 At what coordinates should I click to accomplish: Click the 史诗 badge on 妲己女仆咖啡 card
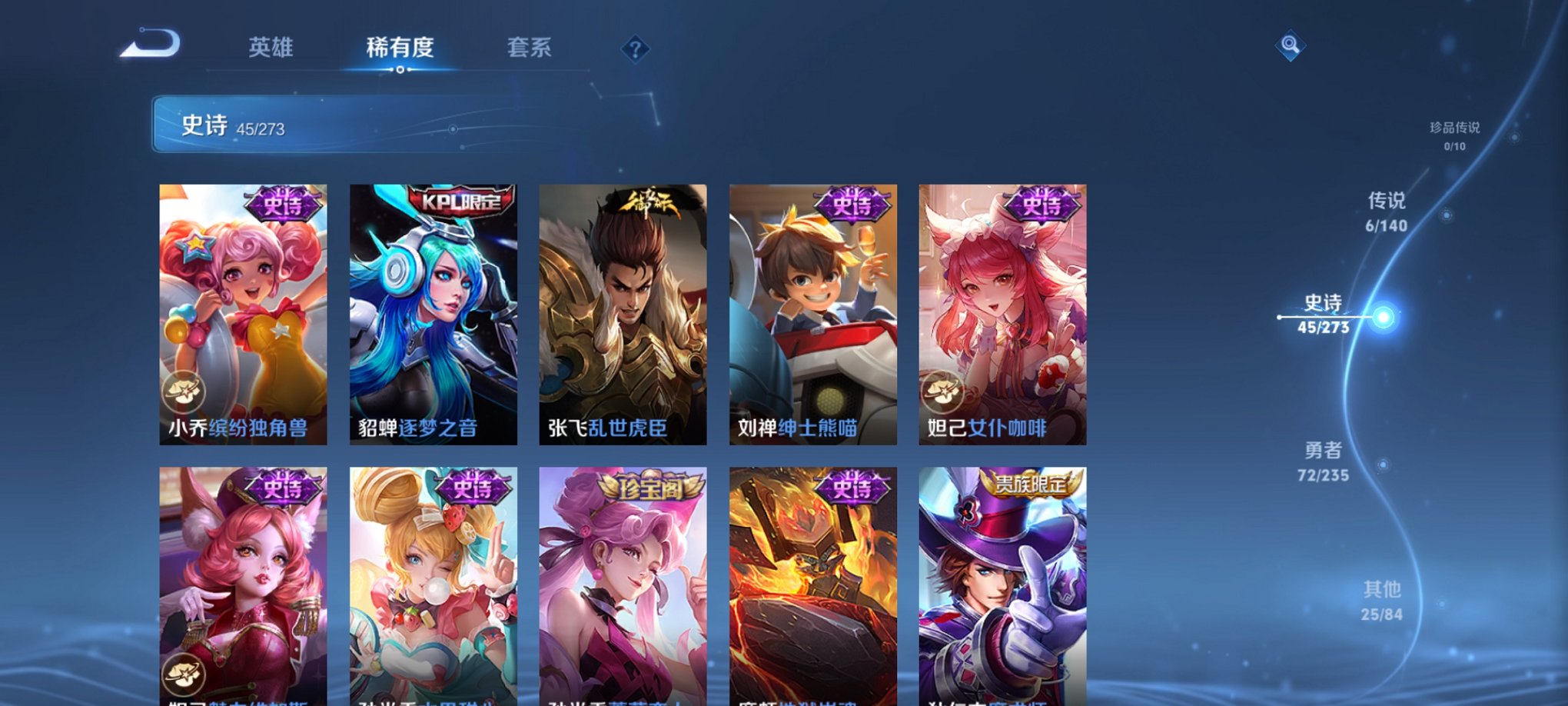point(1041,205)
